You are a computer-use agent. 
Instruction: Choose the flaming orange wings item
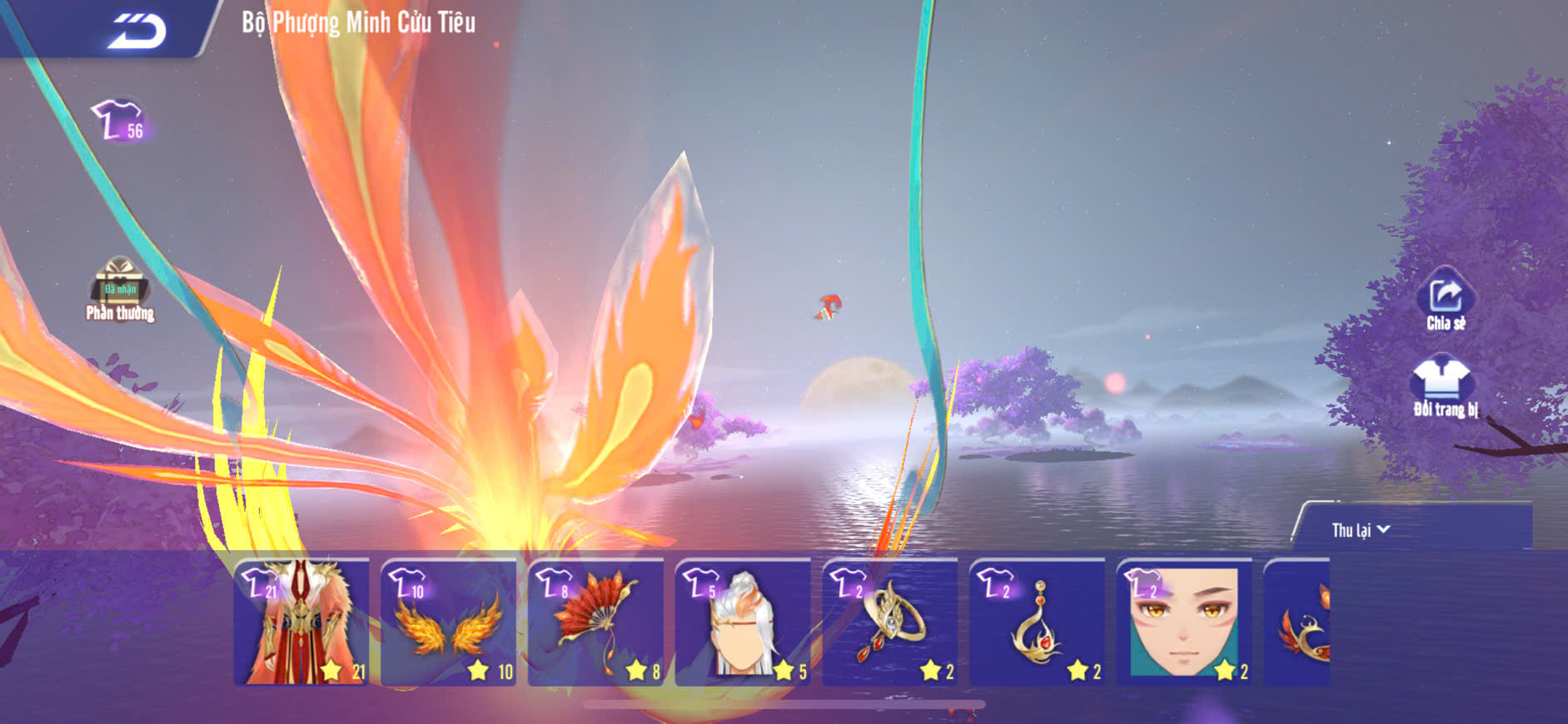click(x=449, y=622)
